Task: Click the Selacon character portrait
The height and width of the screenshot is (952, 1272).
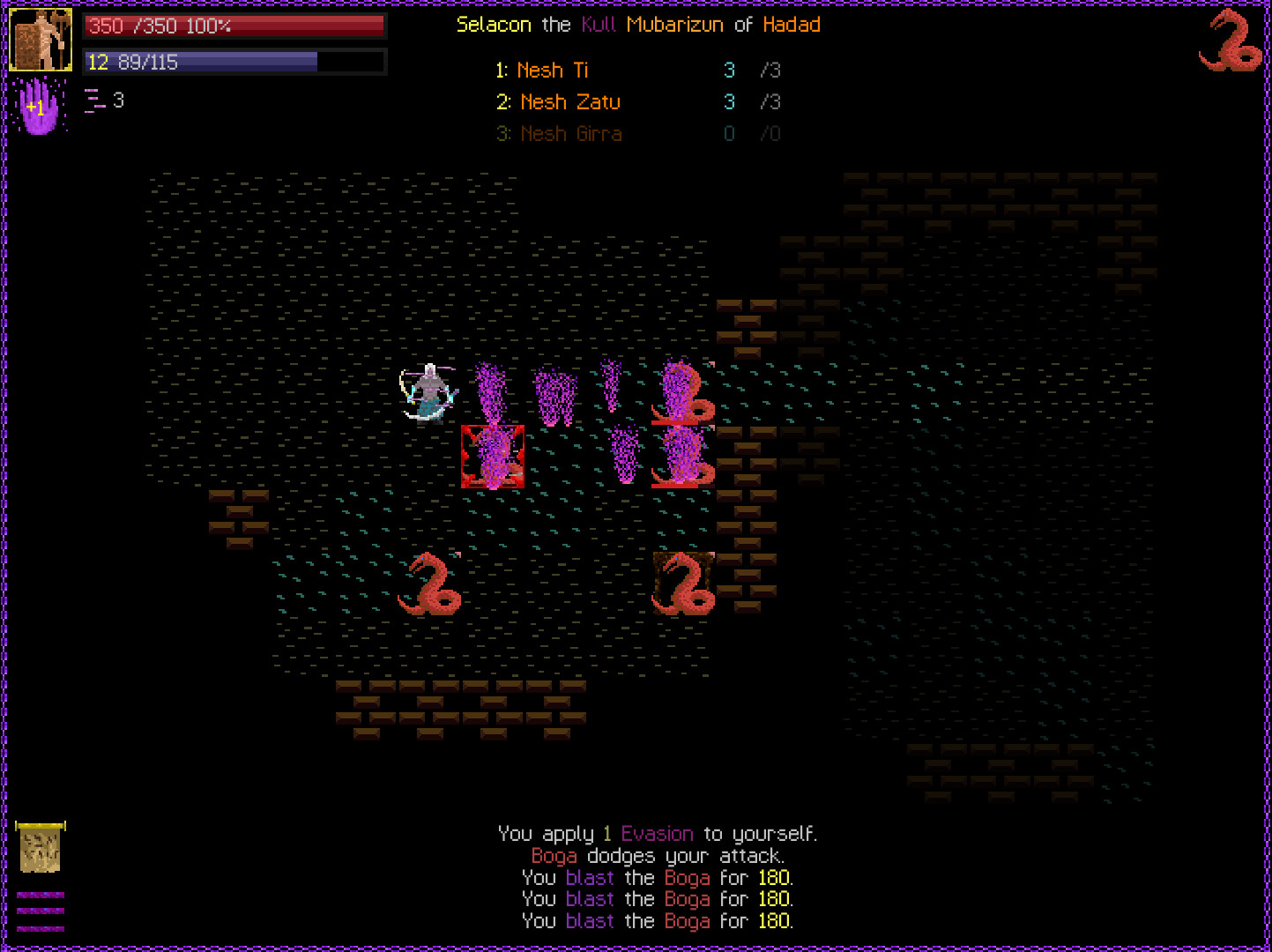Action: coord(41,39)
